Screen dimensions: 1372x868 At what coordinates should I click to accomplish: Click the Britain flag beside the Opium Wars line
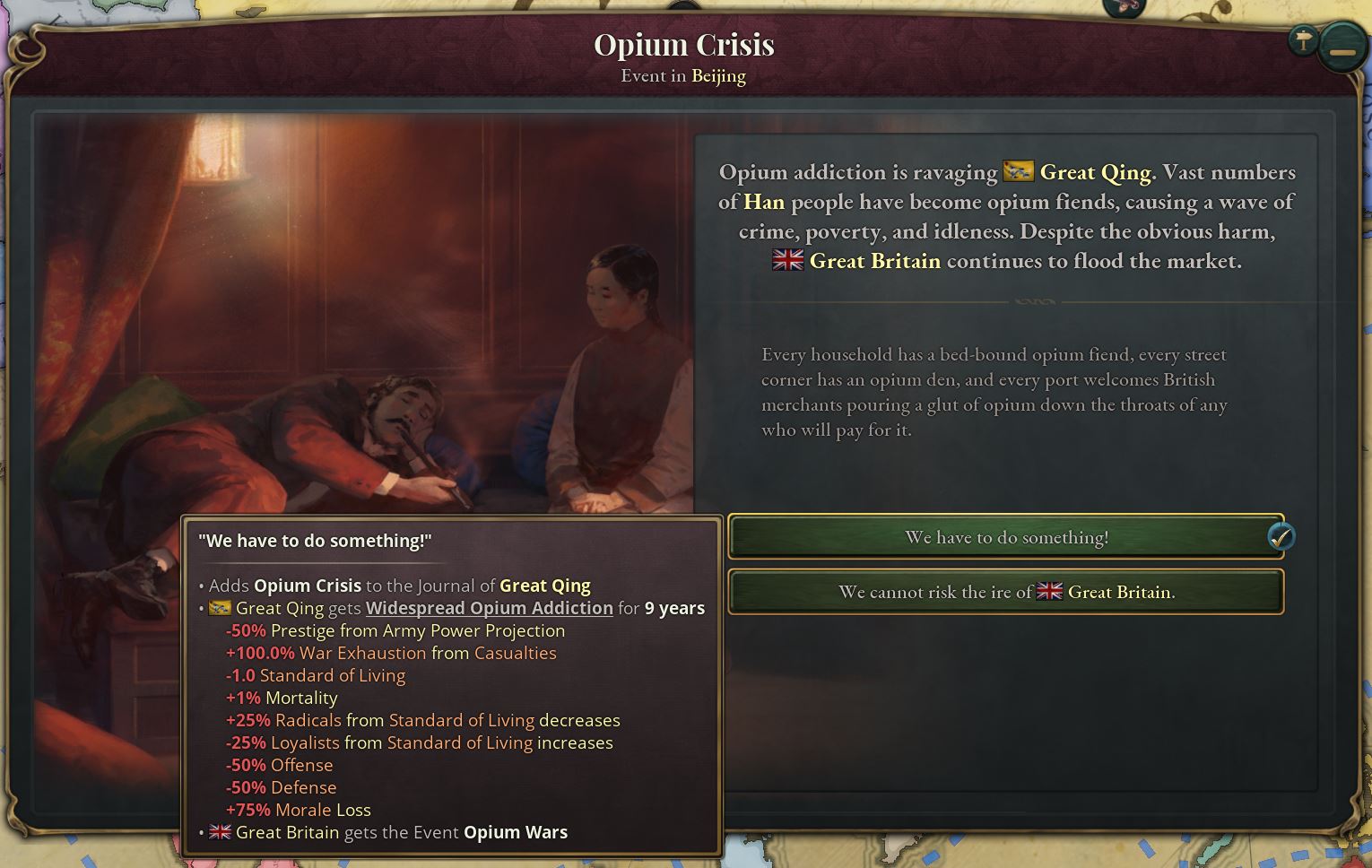(220, 832)
